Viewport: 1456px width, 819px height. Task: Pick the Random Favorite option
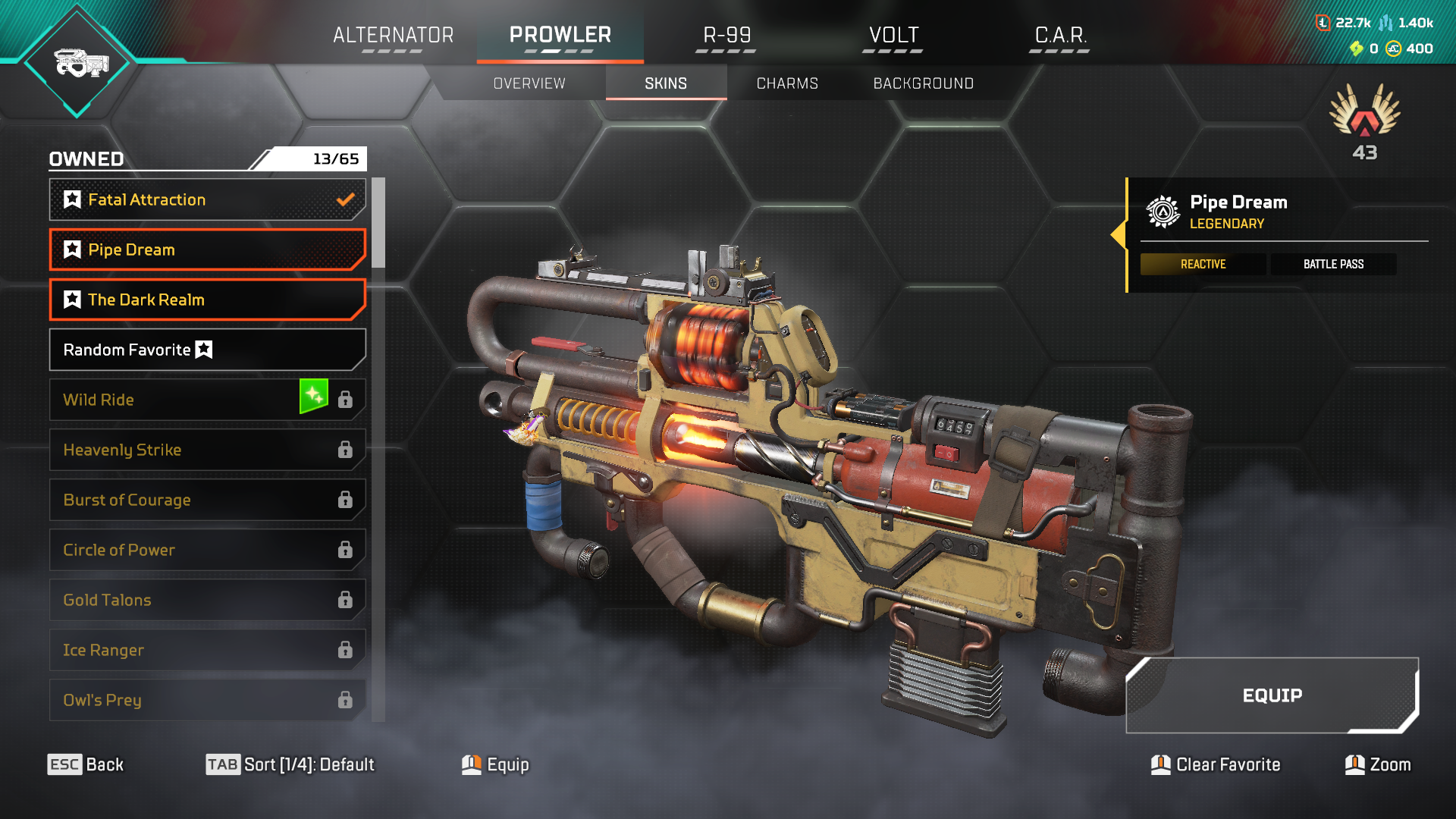(x=207, y=350)
